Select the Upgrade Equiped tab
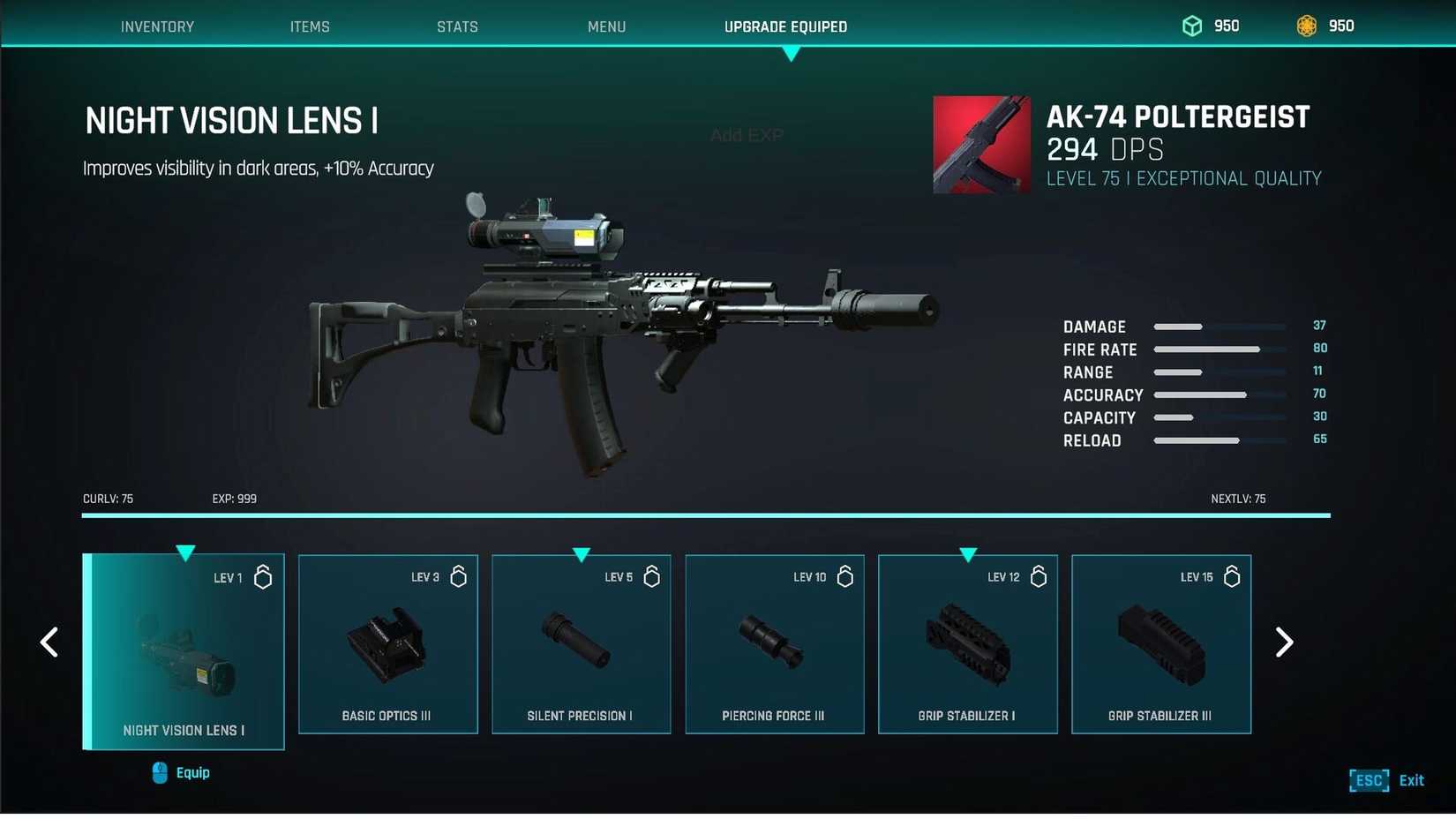 pos(785,26)
